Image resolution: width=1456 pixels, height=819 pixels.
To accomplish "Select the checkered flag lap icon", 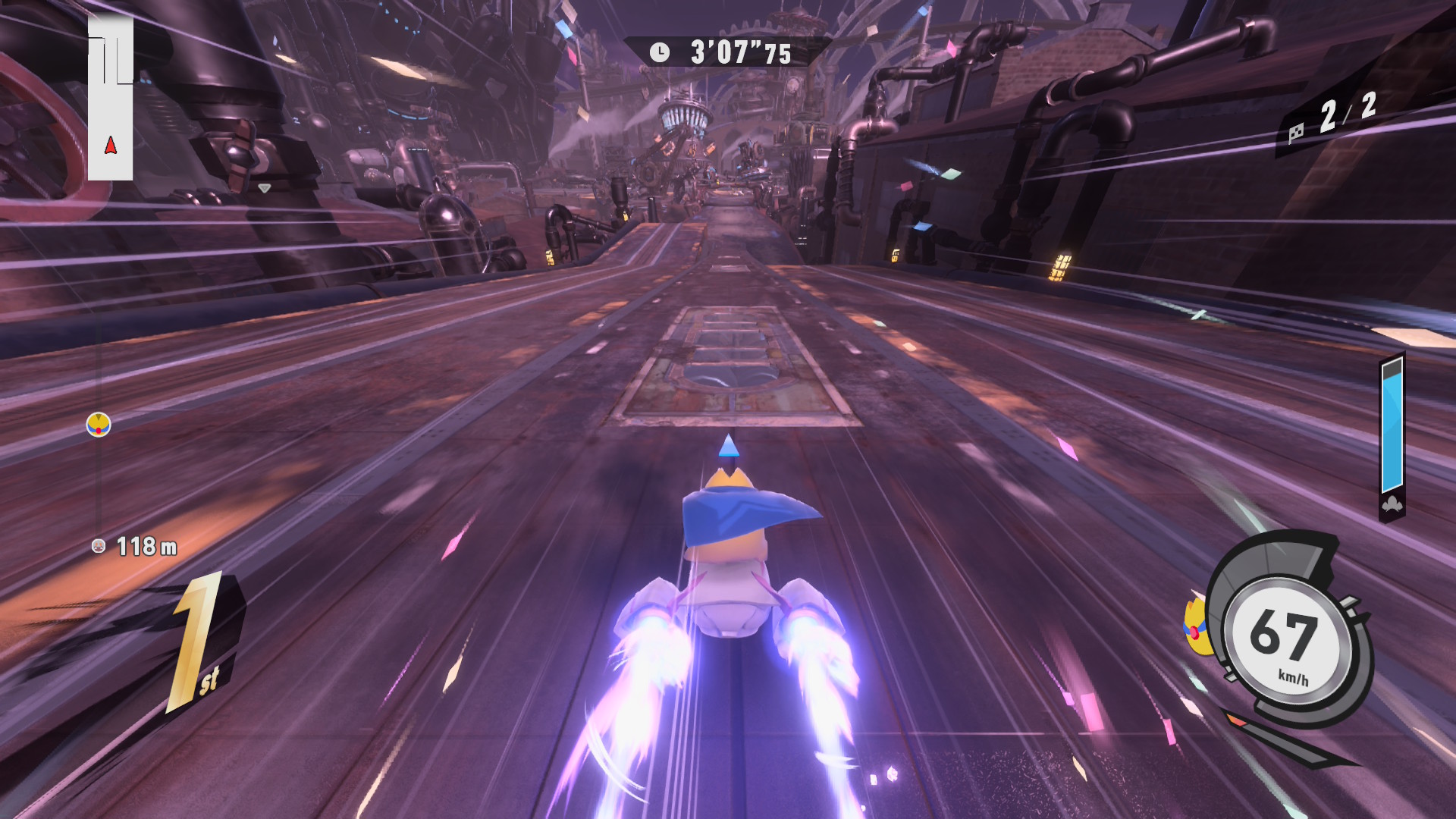I will [1296, 133].
